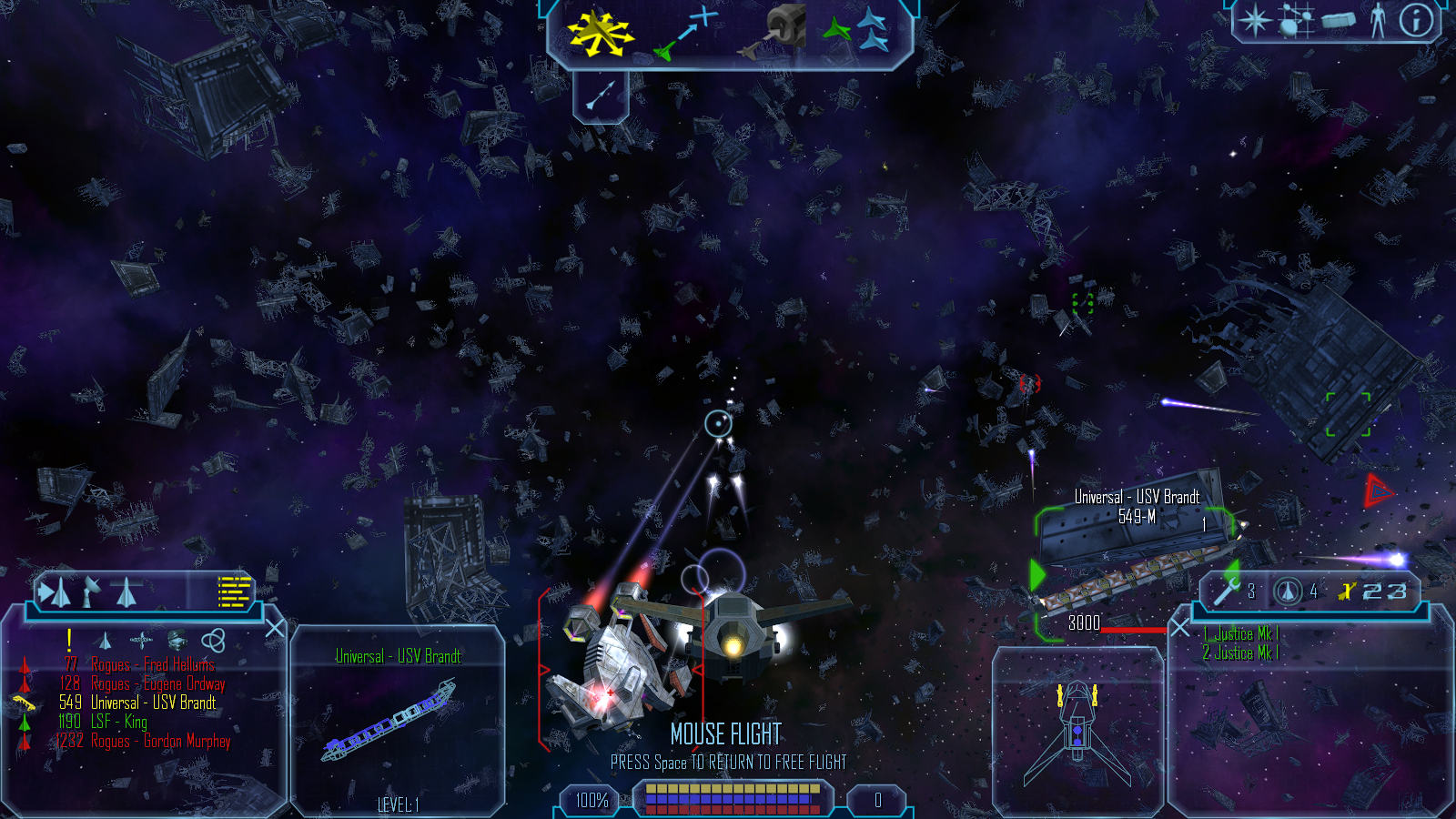The height and width of the screenshot is (819, 1456).
Task: Select Rogues - Fred Hellums in contact list
Action: point(153,665)
